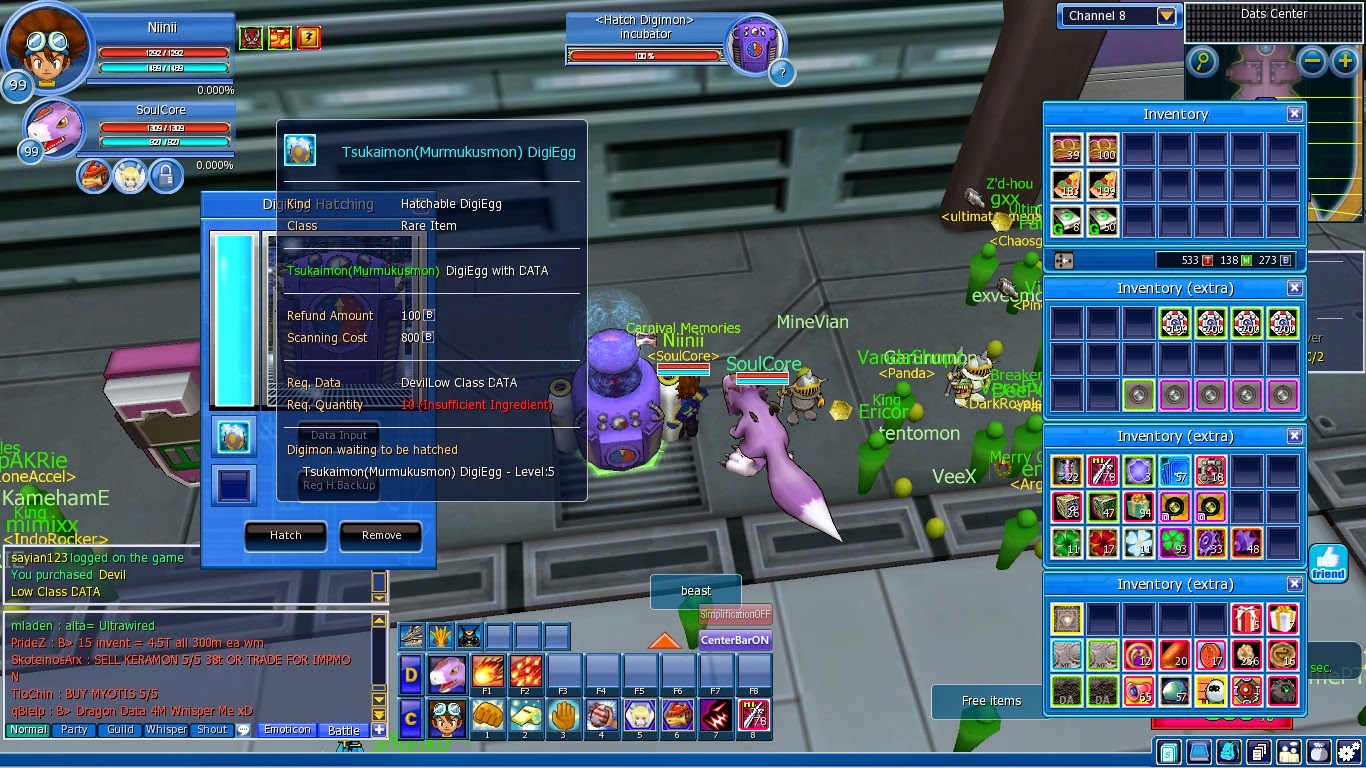Switch to the Whisper chat tab
Viewport: 1366px width, 768px height.
click(x=165, y=730)
